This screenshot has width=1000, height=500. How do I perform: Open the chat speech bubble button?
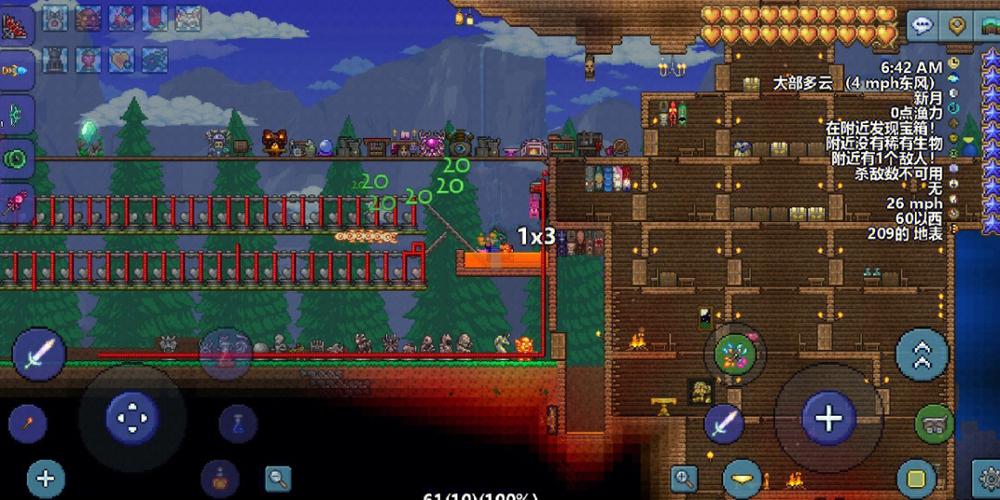pyautogui.click(x=923, y=26)
